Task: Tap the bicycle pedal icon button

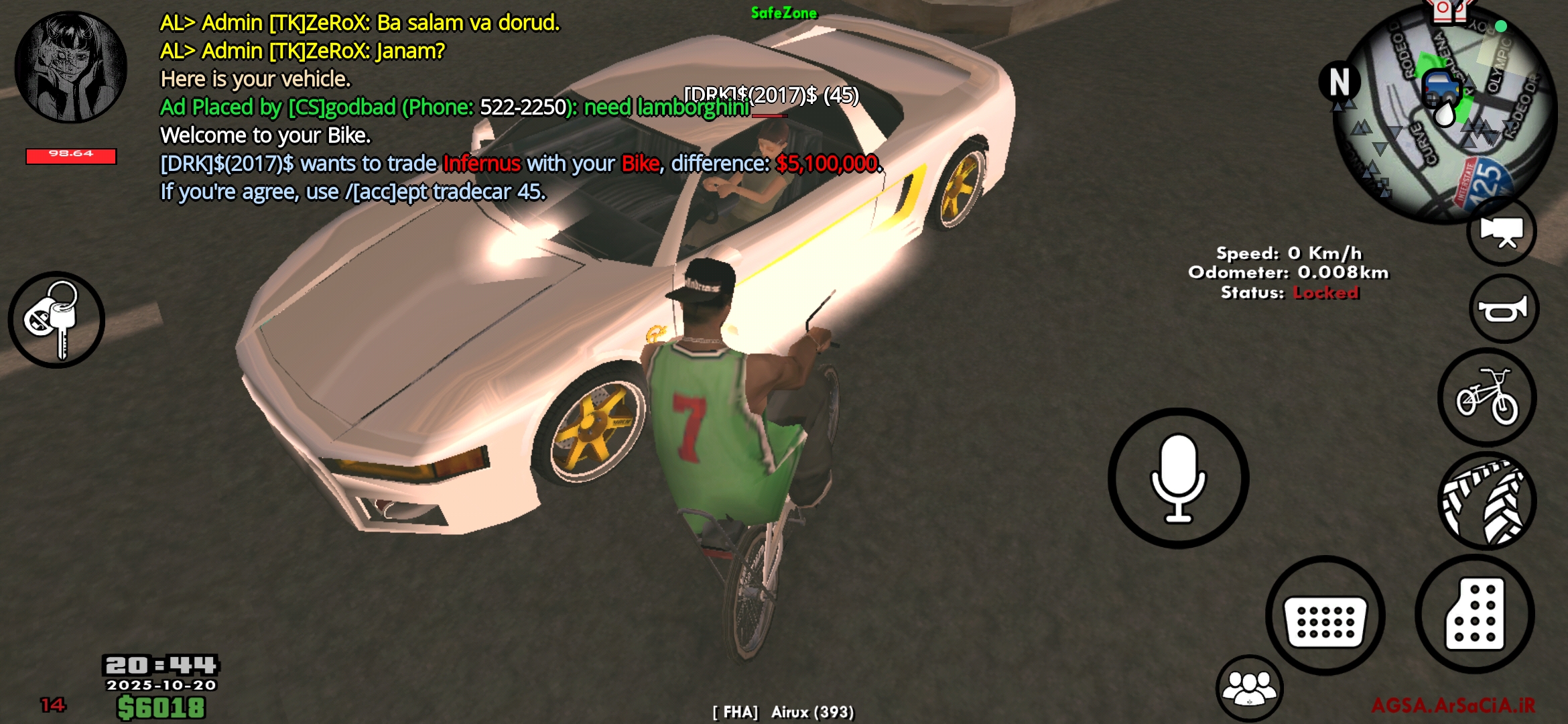Action: pyautogui.click(x=1486, y=398)
